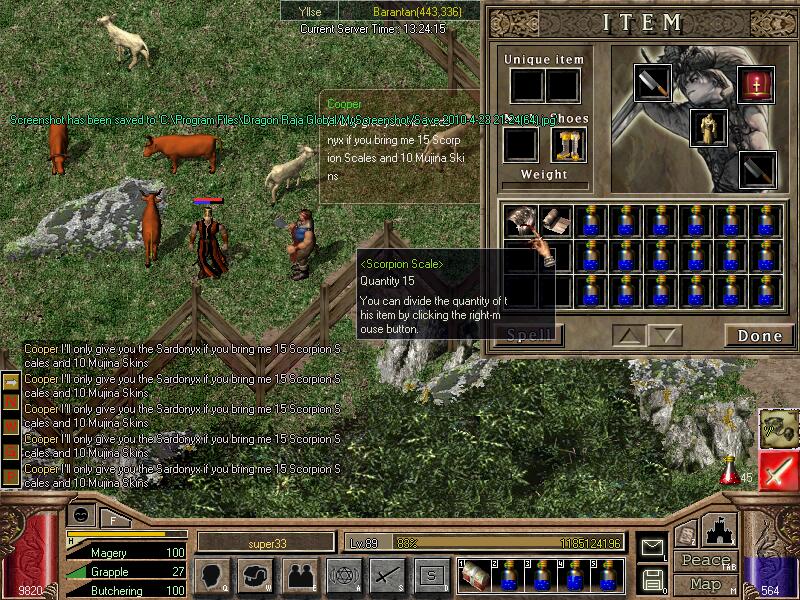This screenshot has width=800, height=600.
Task: Page the inventory down with the arrow
Action: click(x=665, y=335)
